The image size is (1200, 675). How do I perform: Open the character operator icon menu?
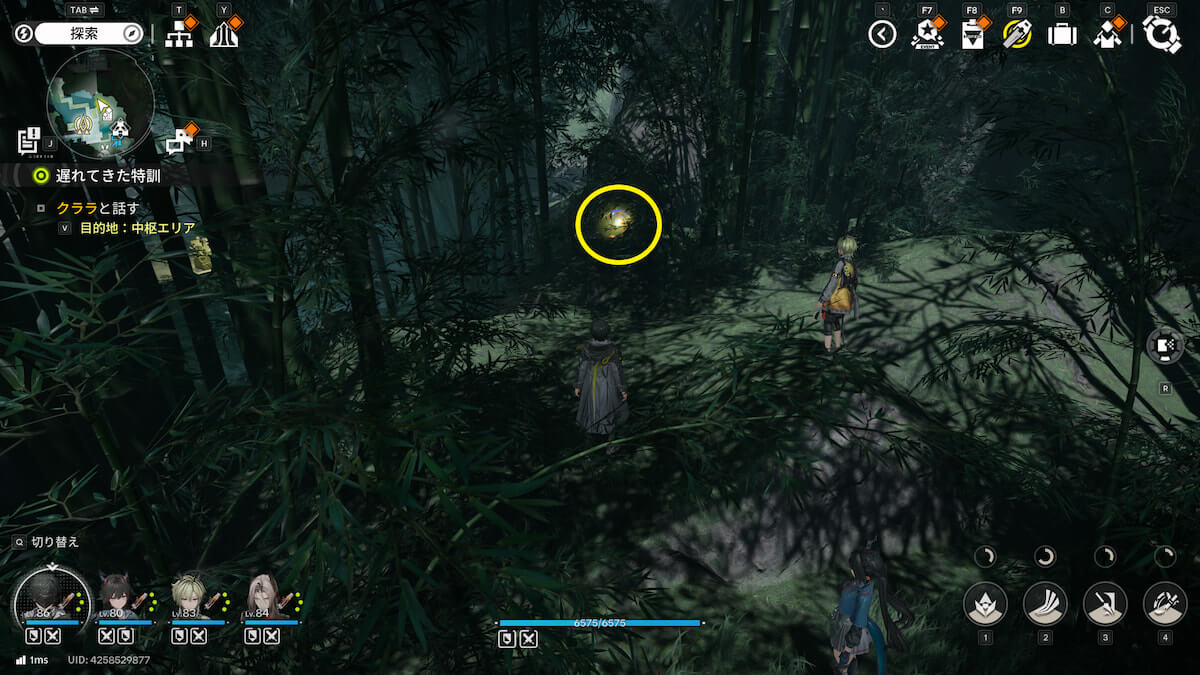(1106, 35)
